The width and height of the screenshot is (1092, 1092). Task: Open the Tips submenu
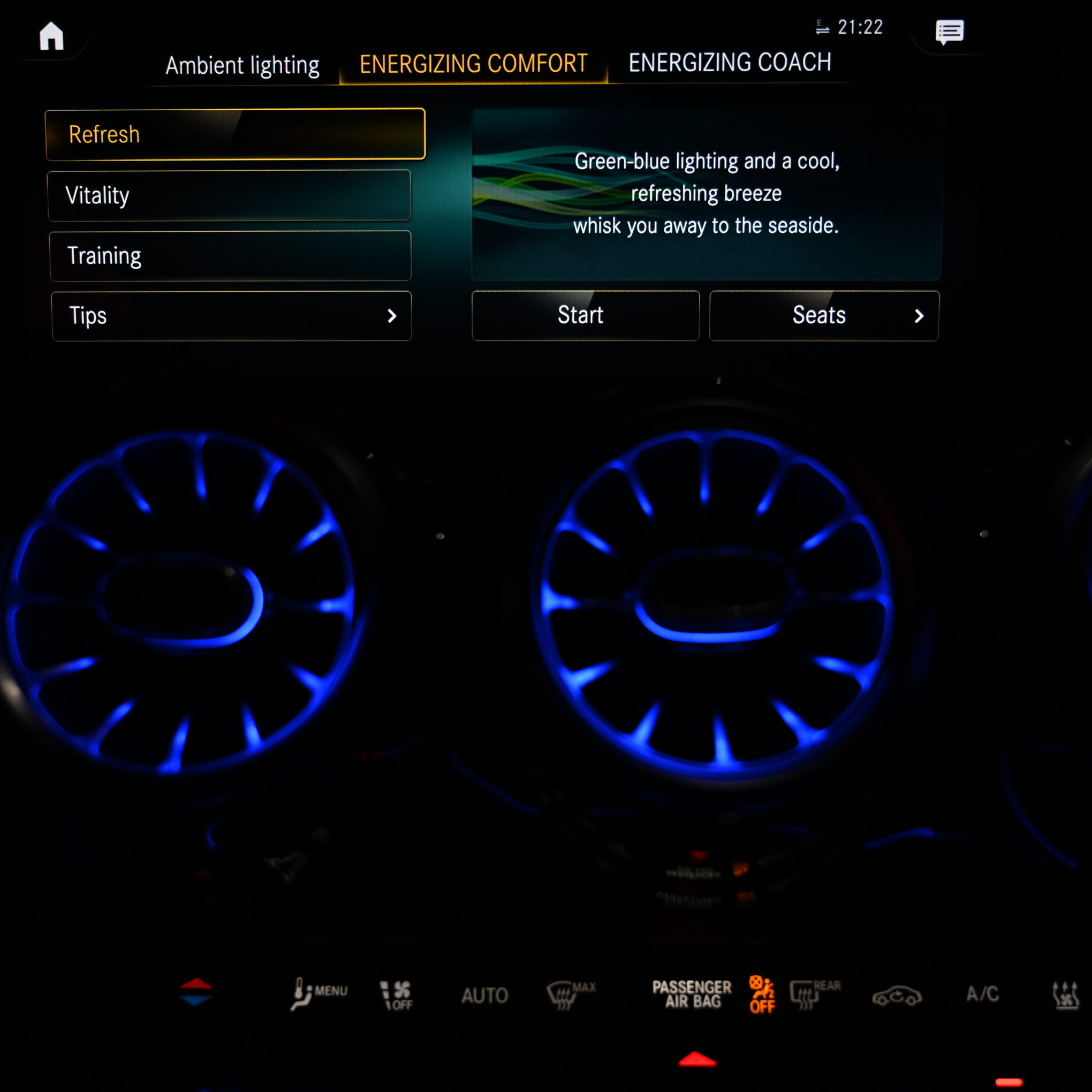pyautogui.click(x=231, y=316)
